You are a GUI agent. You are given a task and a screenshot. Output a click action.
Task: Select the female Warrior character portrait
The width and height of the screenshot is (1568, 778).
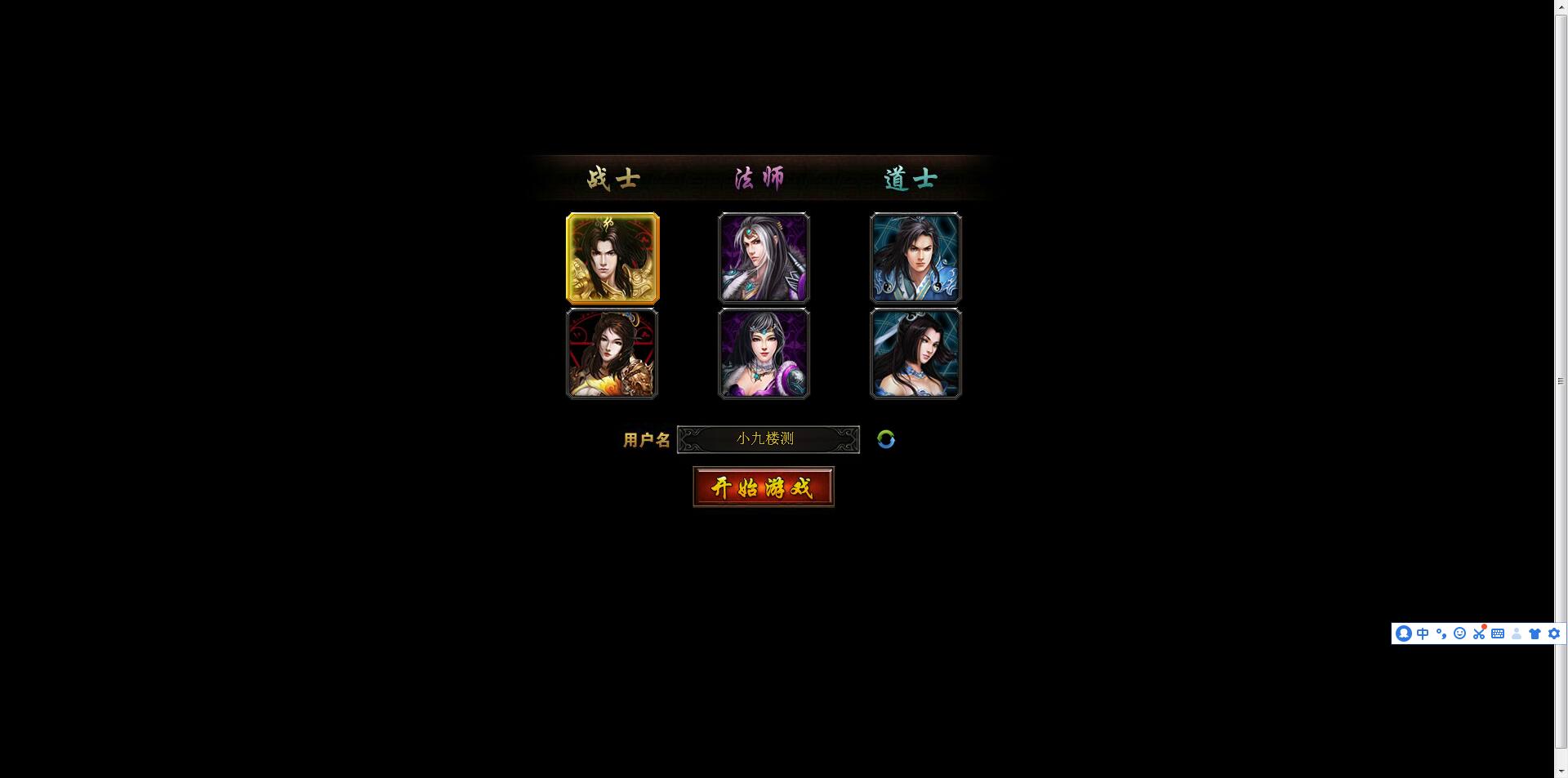(x=612, y=353)
